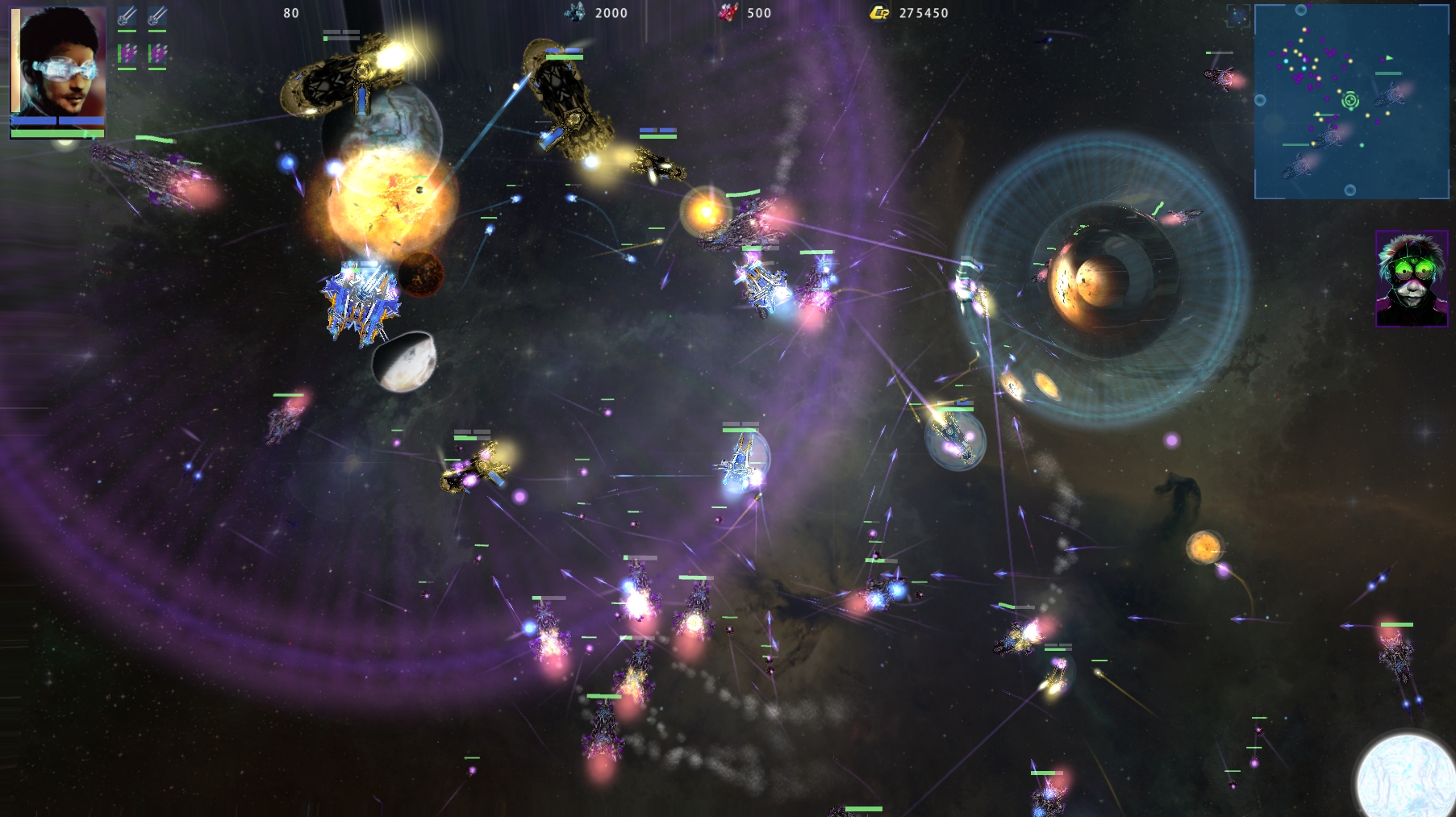Toggle the small map icon beside the minimap
The width and height of the screenshot is (1456, 817).
click(x=1237, y=15)
